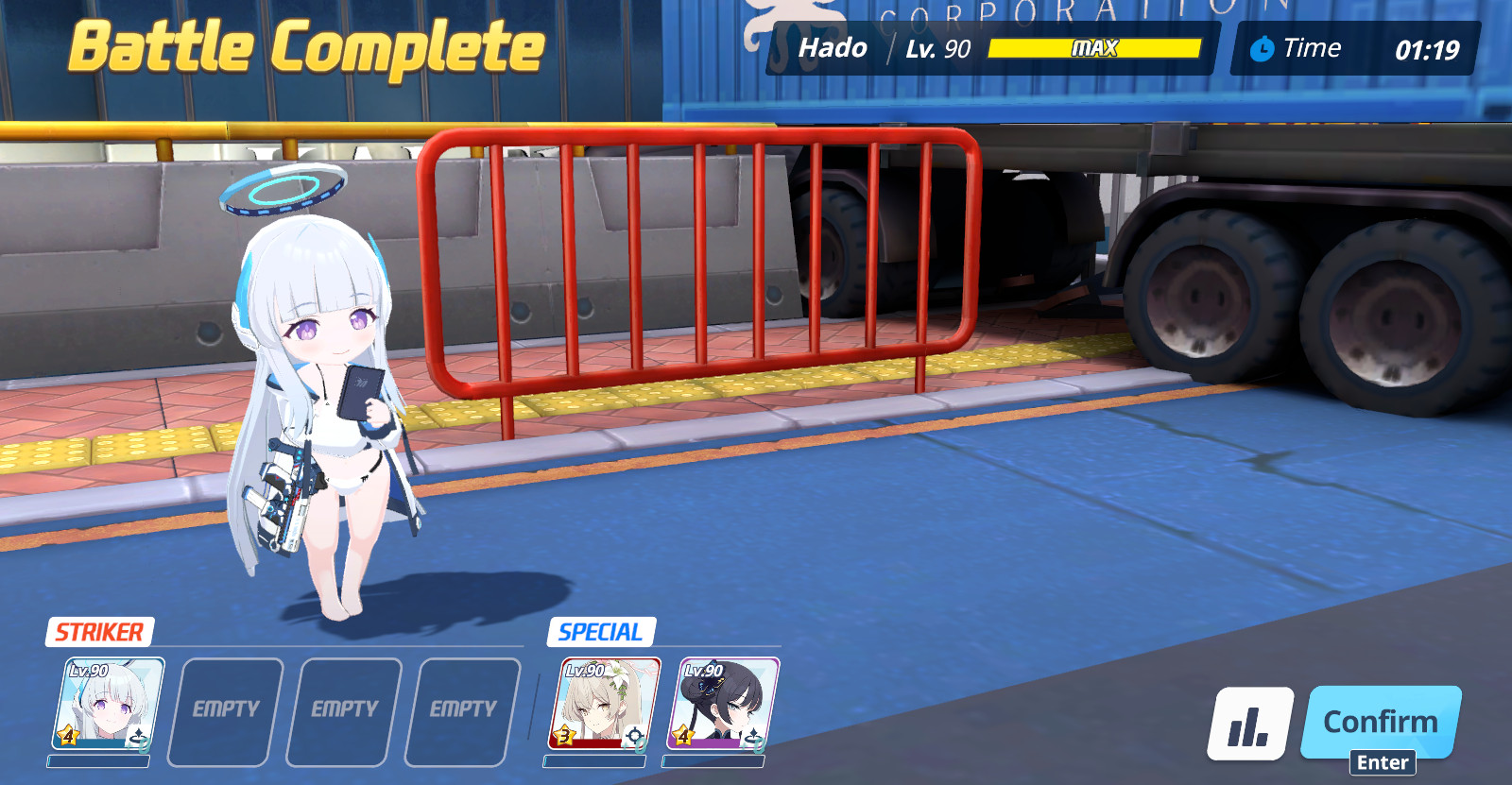Click the 4-star badge on striker card
The height and width of the screenshot is (785, 1512).
66,736
